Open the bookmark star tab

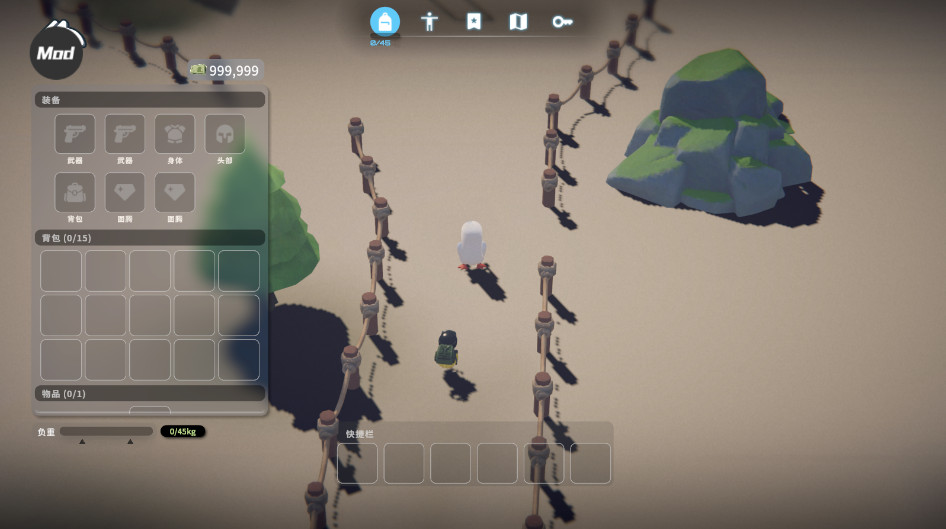[x=474, y=21]
